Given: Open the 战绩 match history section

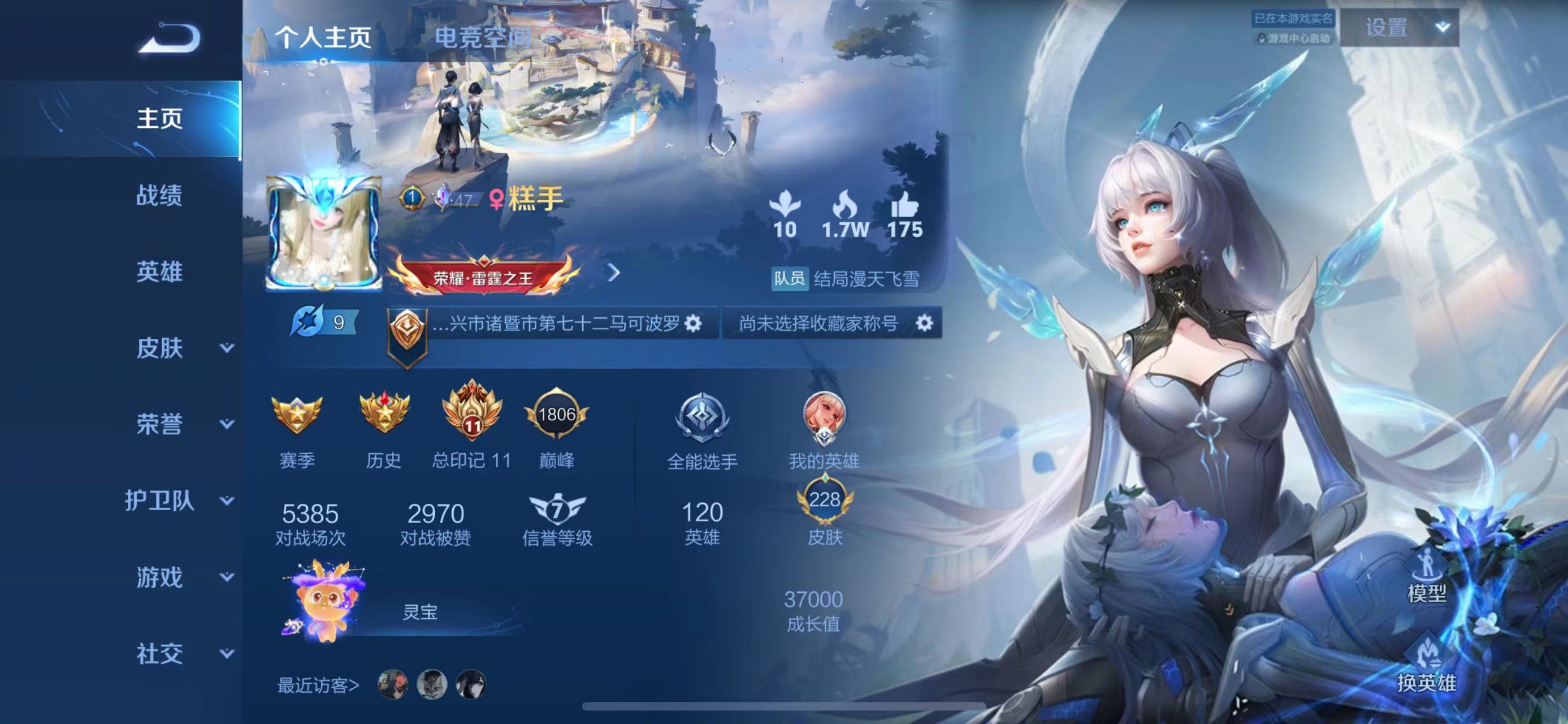Looking at the screenshot, I should tap(157, 197).
